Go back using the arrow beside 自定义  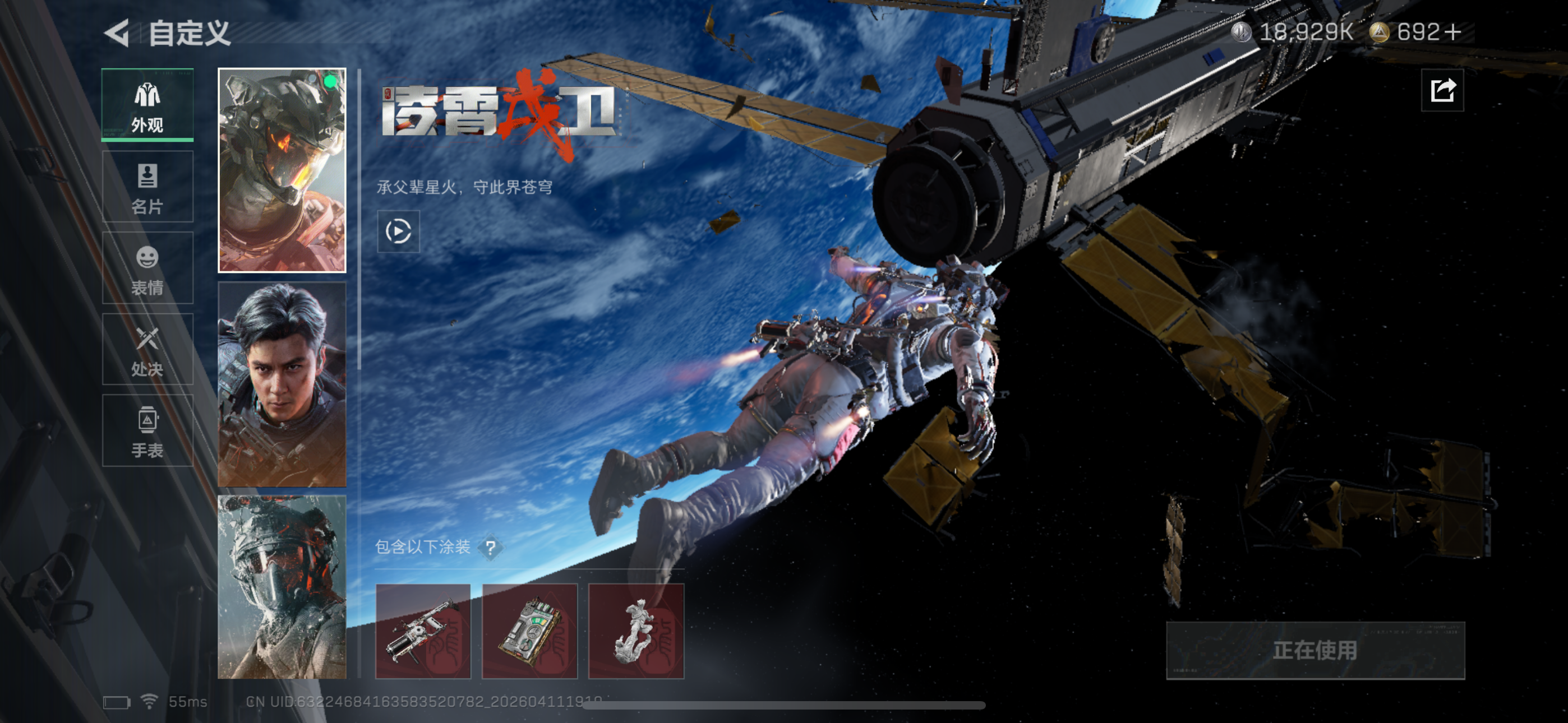pos(117,33)
